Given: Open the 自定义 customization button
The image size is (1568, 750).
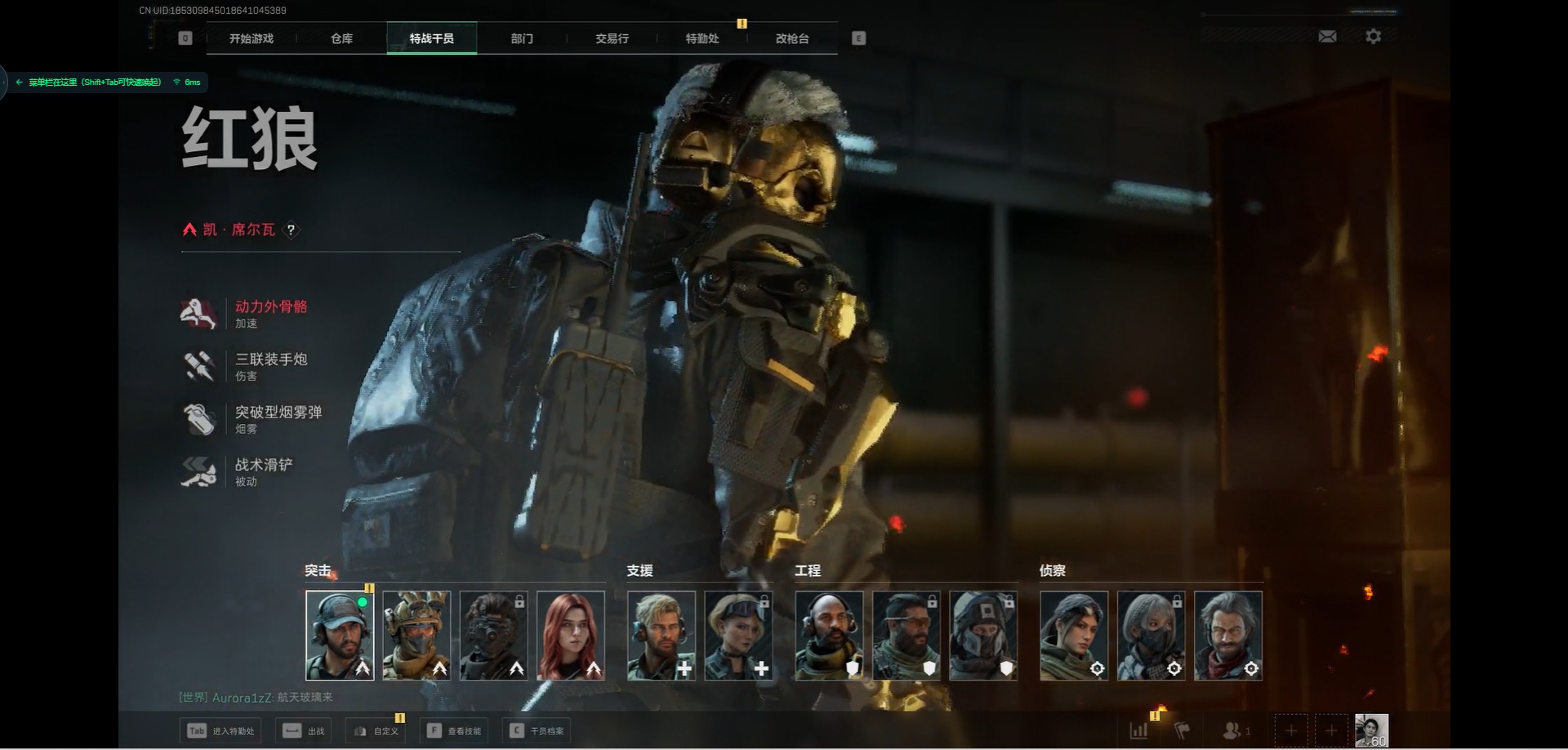Looking at the screenshot, I should (377, 730).
